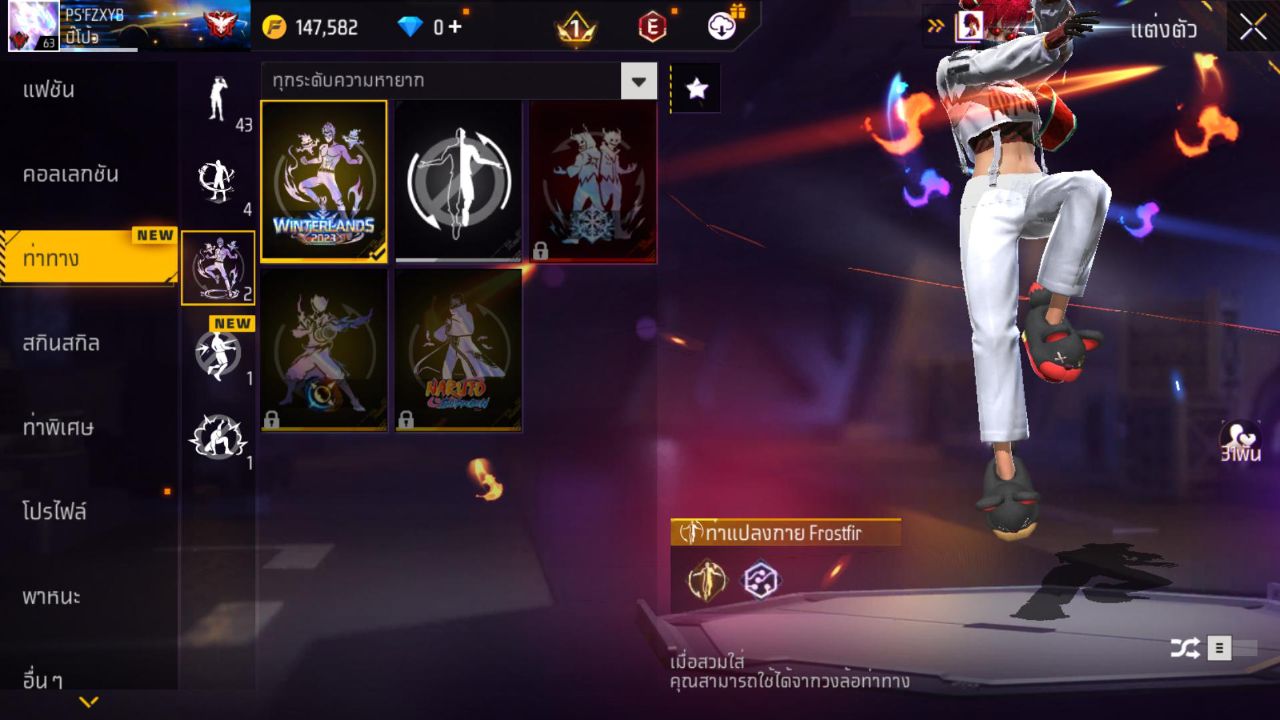Click the NEW emote subcategory icon showing 1 item
Image resolution: width=1280 pixels, height=720 pixels.
tap(218, 355)
